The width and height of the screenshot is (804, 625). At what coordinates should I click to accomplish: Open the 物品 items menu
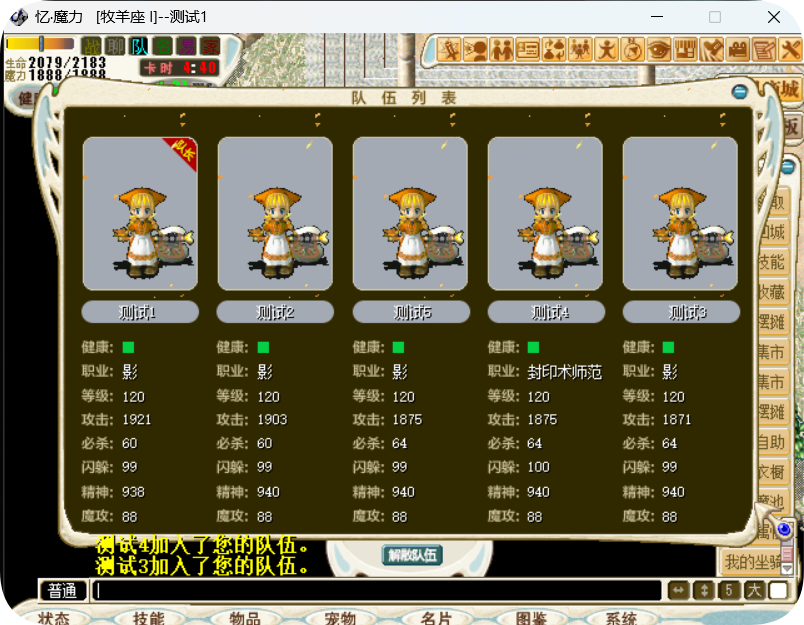point(244,618)
